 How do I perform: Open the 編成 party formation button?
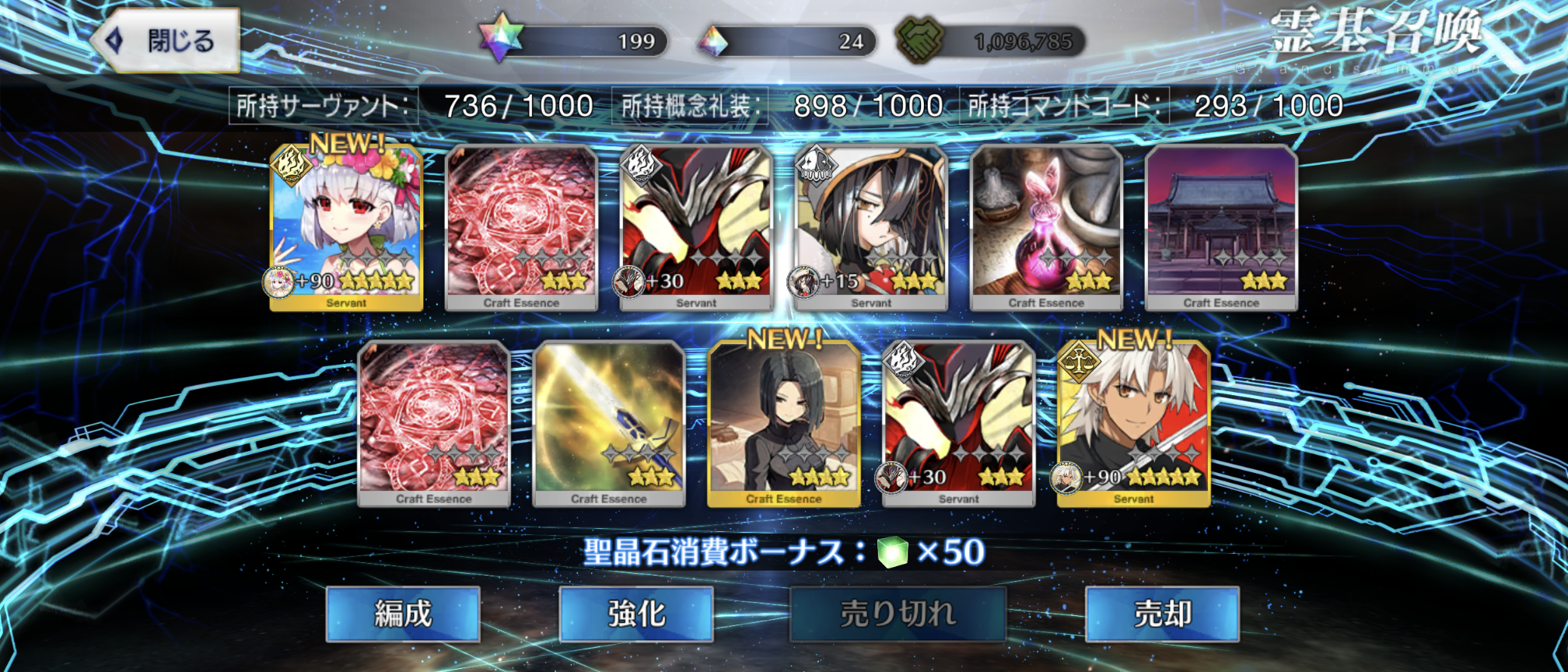(x=402, y=614)
